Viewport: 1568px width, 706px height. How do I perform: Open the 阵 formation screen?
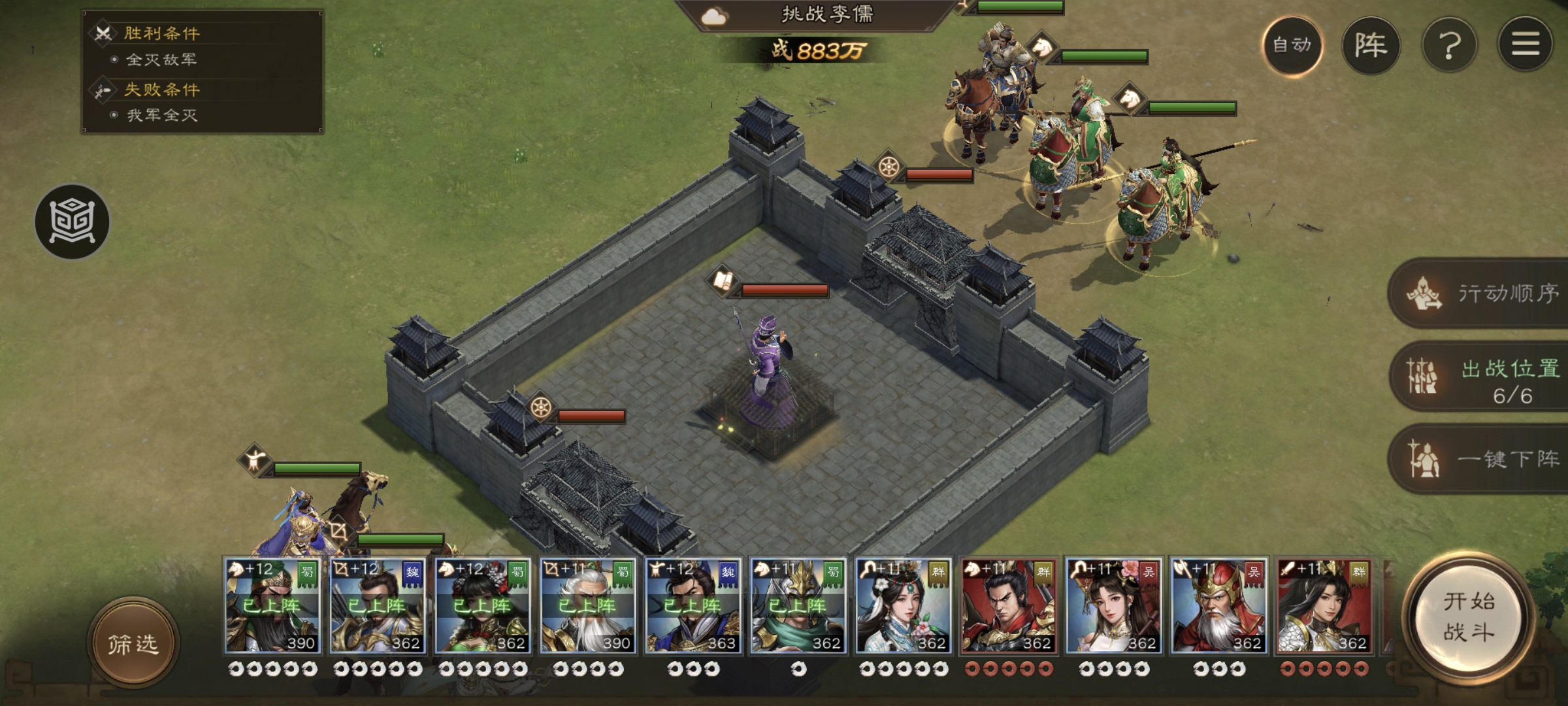coord(1371,45)
